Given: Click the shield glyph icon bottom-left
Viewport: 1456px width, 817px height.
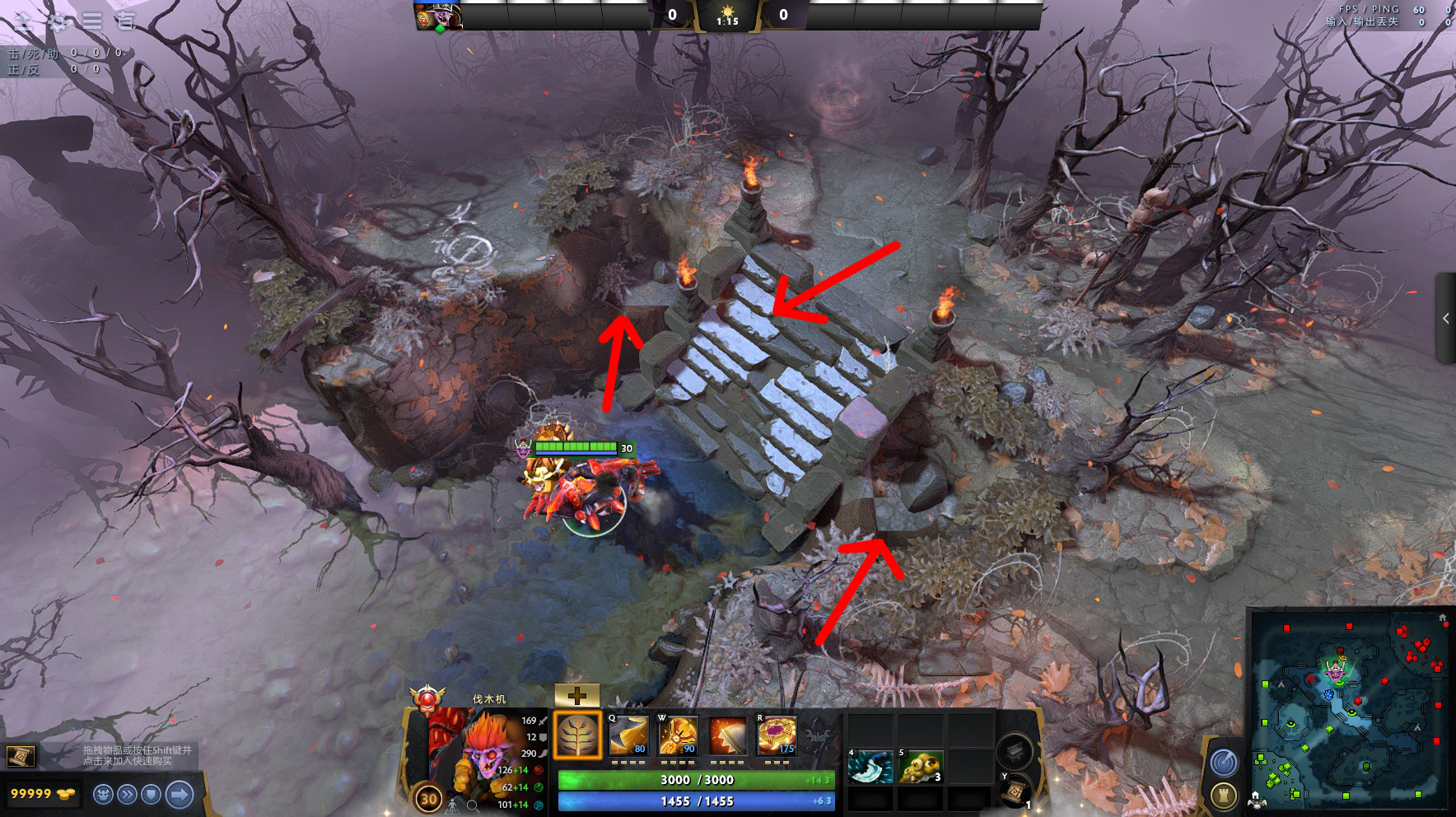Looking at the screenshot, I should (151, 794).
